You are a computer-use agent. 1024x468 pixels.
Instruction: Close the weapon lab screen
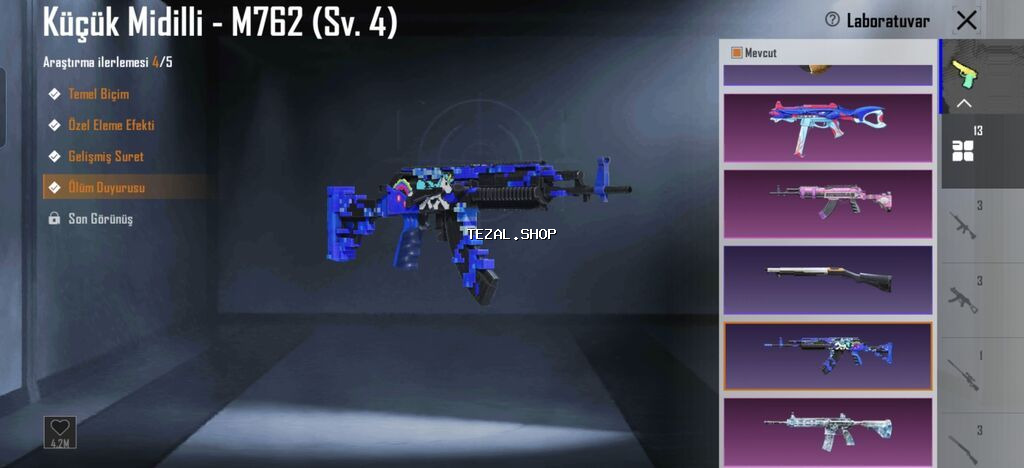click(x=967, y=20)
